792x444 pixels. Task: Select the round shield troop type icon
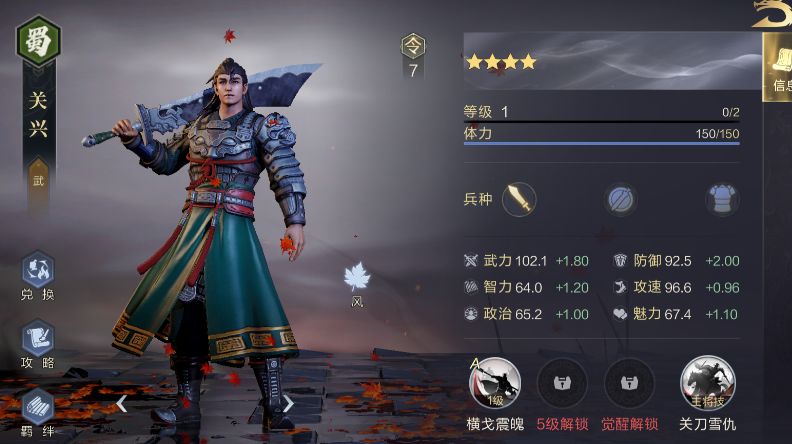click(620, 199)
